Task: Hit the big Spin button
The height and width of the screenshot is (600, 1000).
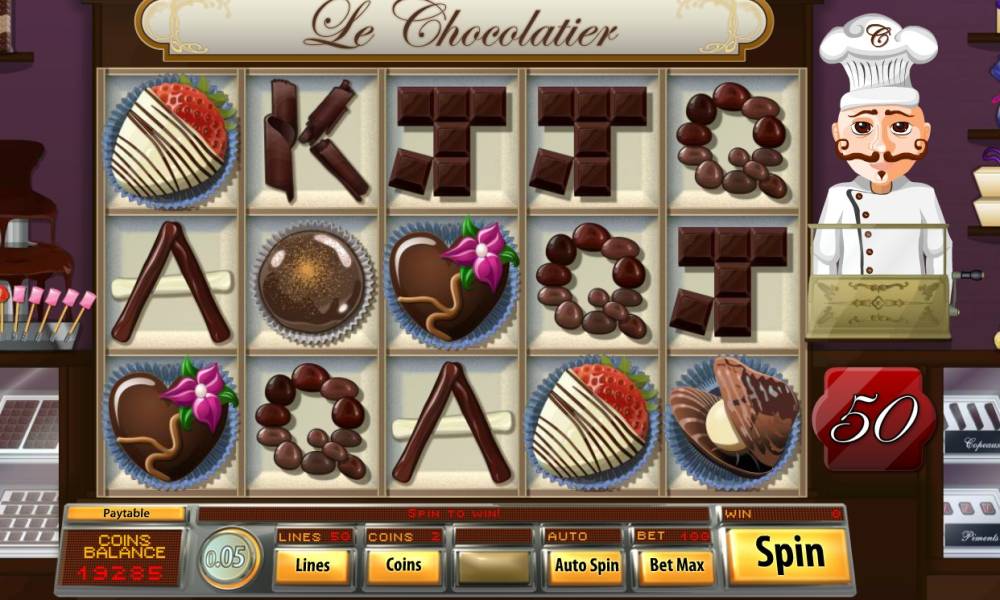Action: coord(789,555)
